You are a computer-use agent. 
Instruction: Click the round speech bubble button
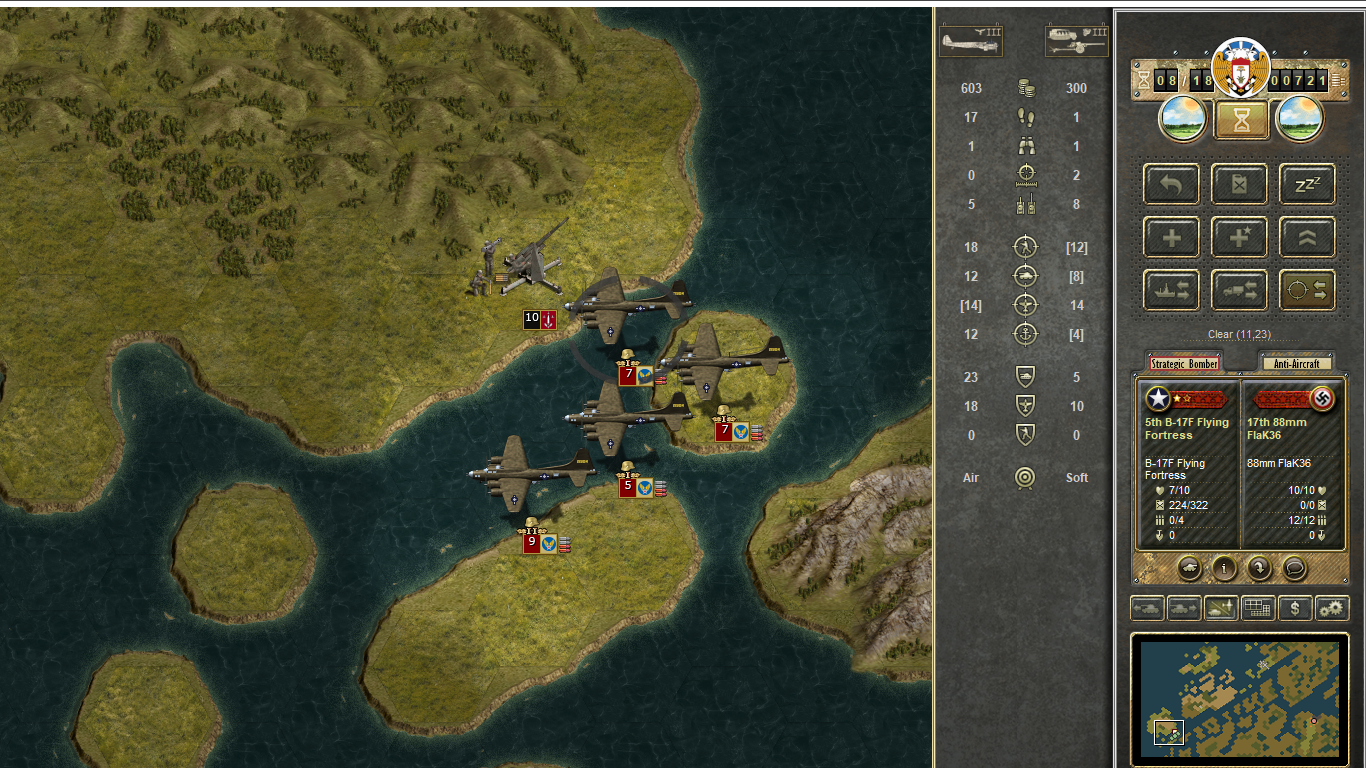click(1294, 568)
